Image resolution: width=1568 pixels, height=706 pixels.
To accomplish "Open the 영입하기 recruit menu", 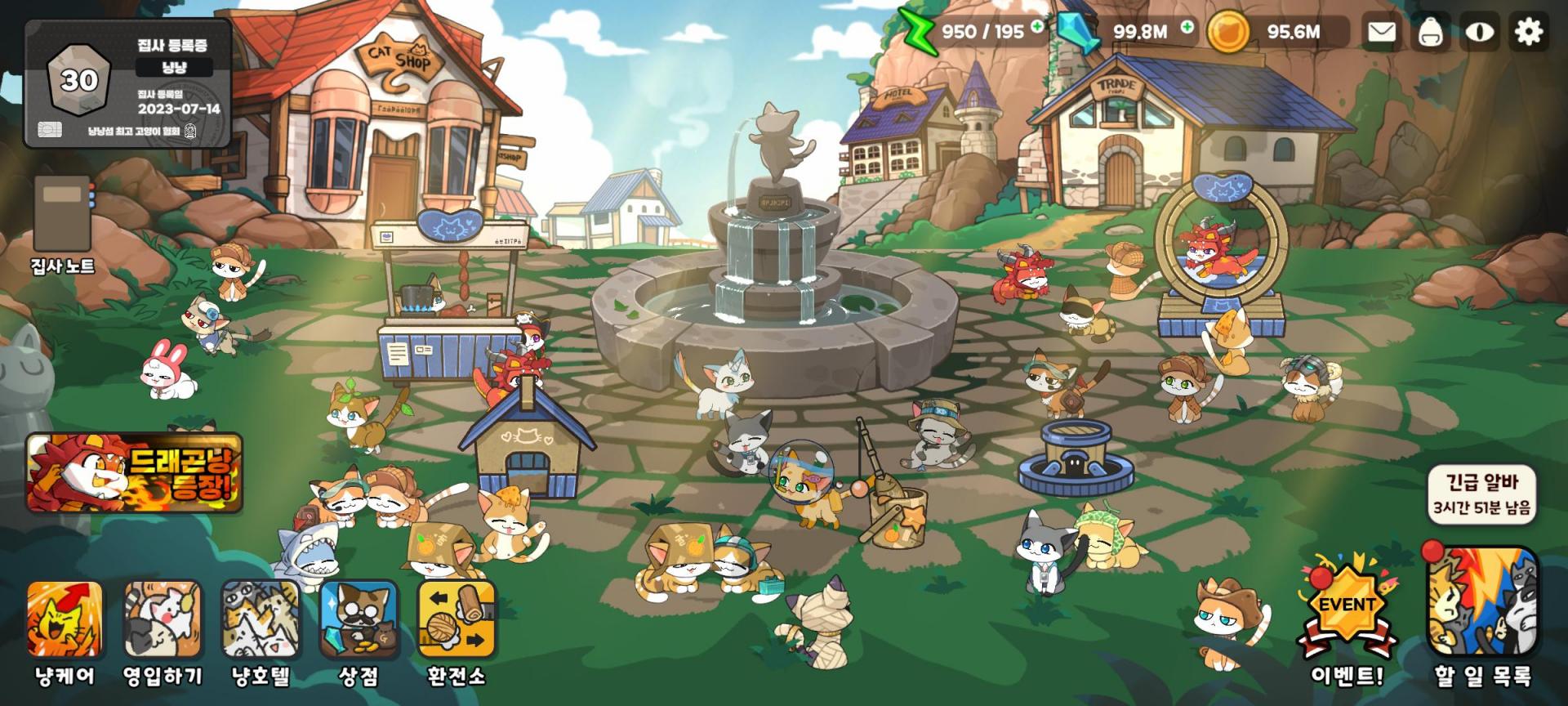I will [x=163, y=631].
